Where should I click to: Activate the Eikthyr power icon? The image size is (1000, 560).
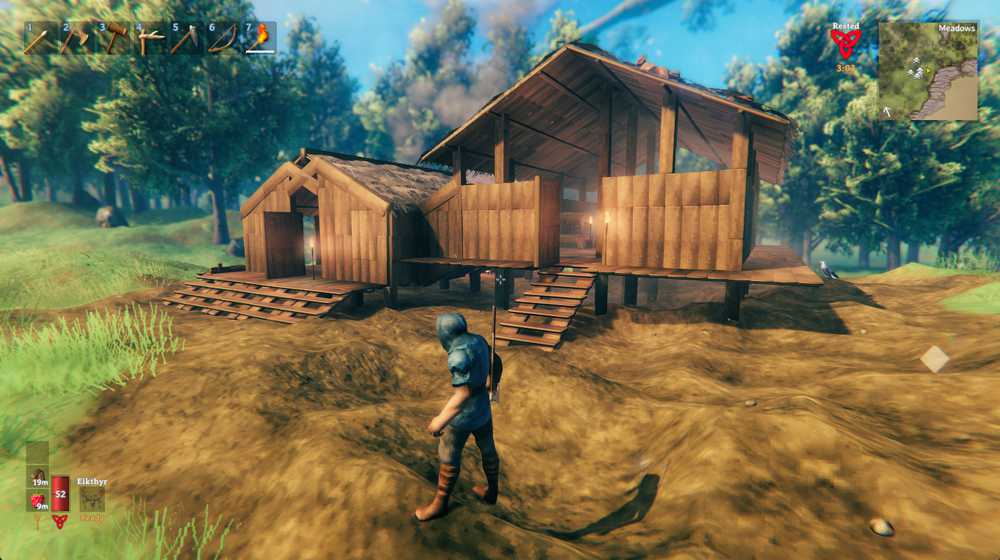click(92, 498)
